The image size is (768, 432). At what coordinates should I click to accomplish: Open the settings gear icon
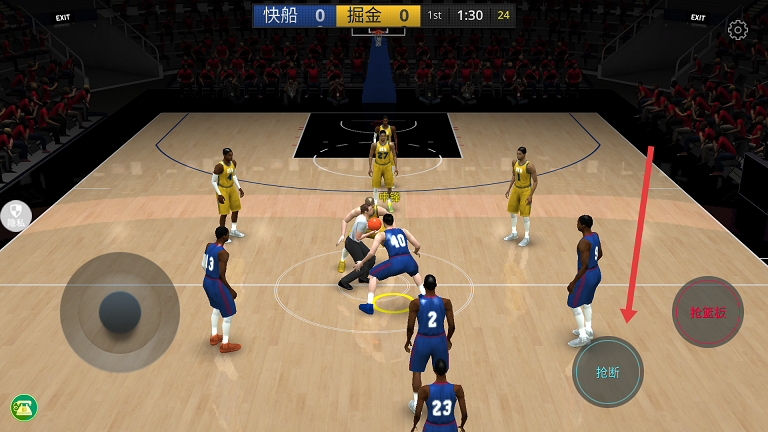(x=738, y=30)
